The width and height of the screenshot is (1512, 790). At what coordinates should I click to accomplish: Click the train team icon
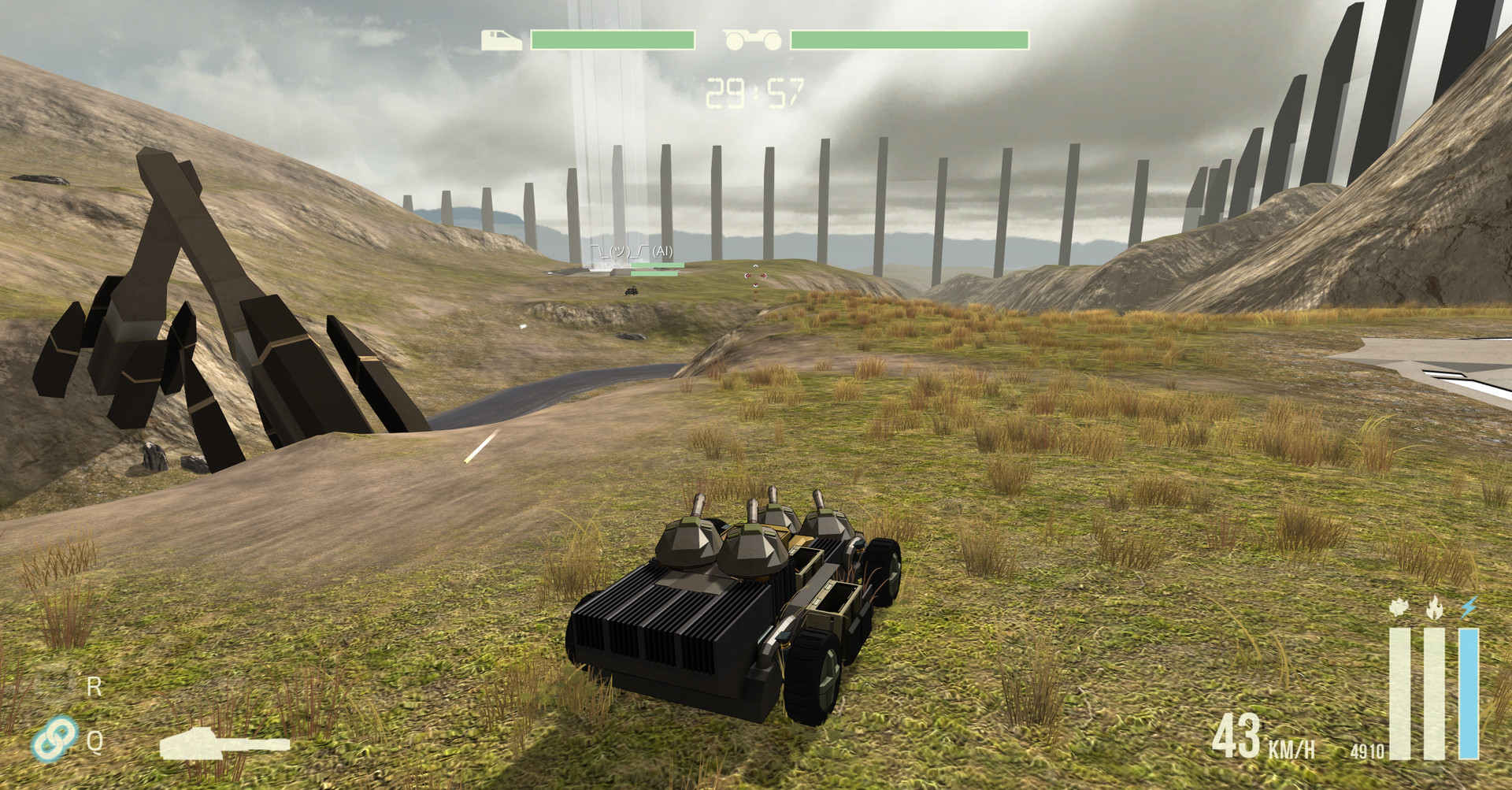[501, 40]
